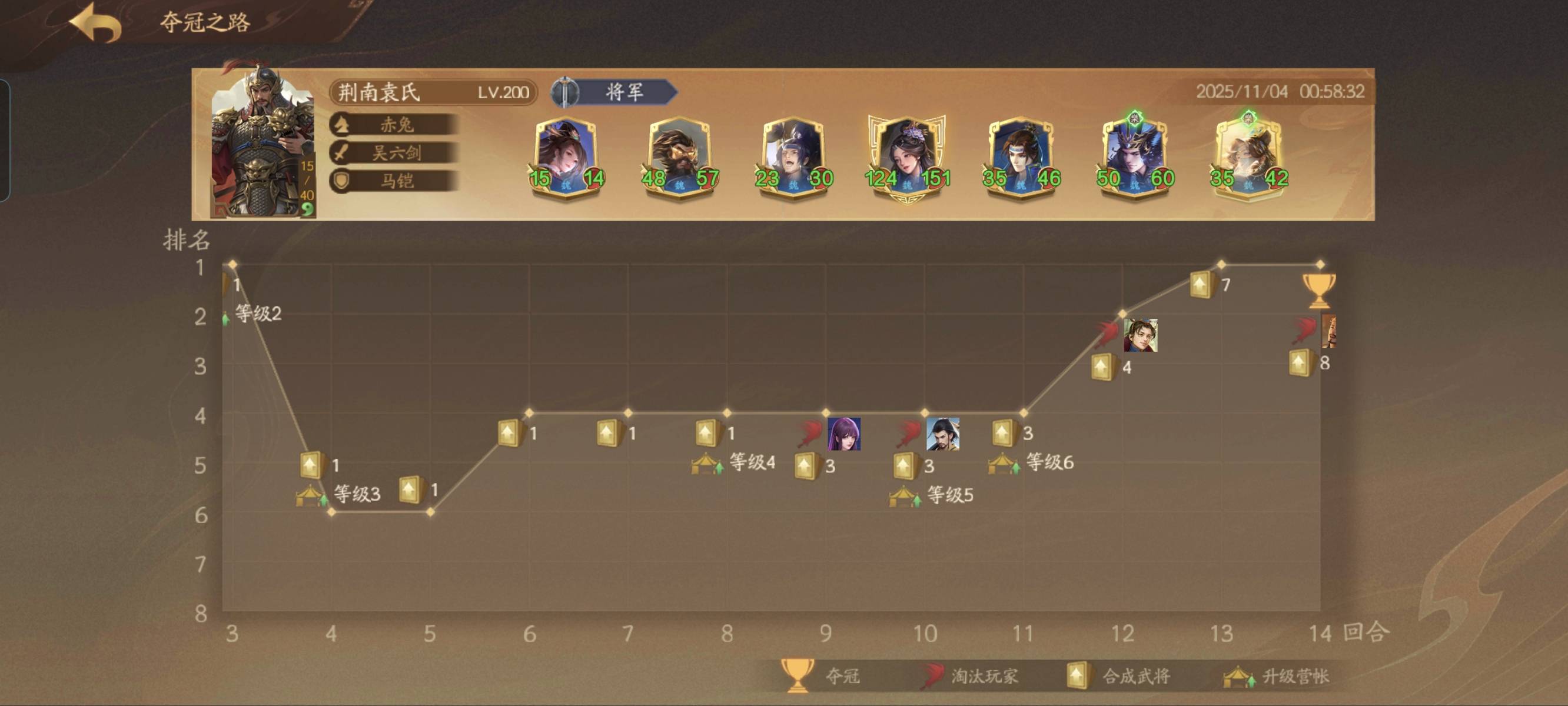Choose the hero card showing 23 and 30
Viewport: 1568px width, 706px height.
coord(794,157)
